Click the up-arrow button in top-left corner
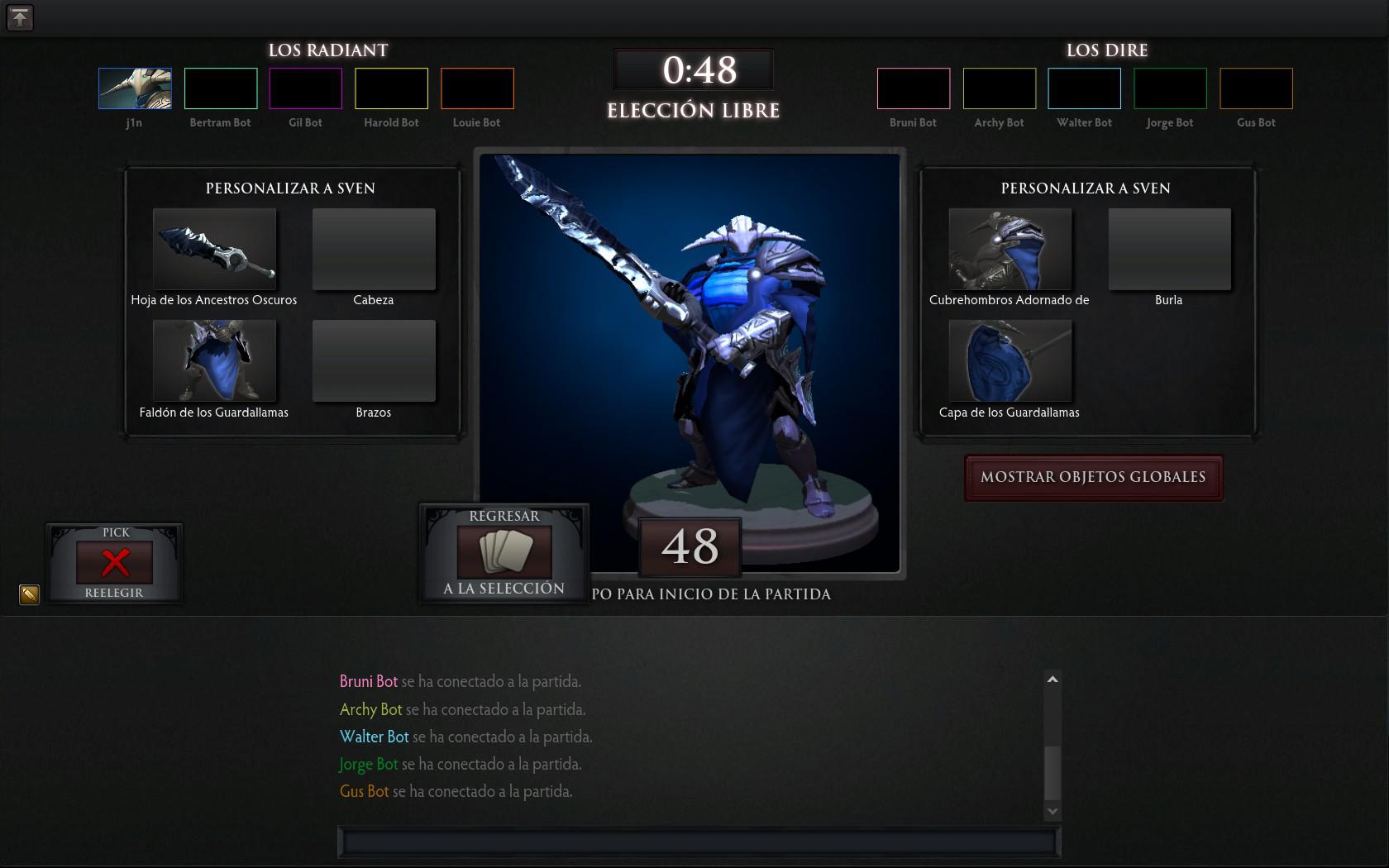 20,17
